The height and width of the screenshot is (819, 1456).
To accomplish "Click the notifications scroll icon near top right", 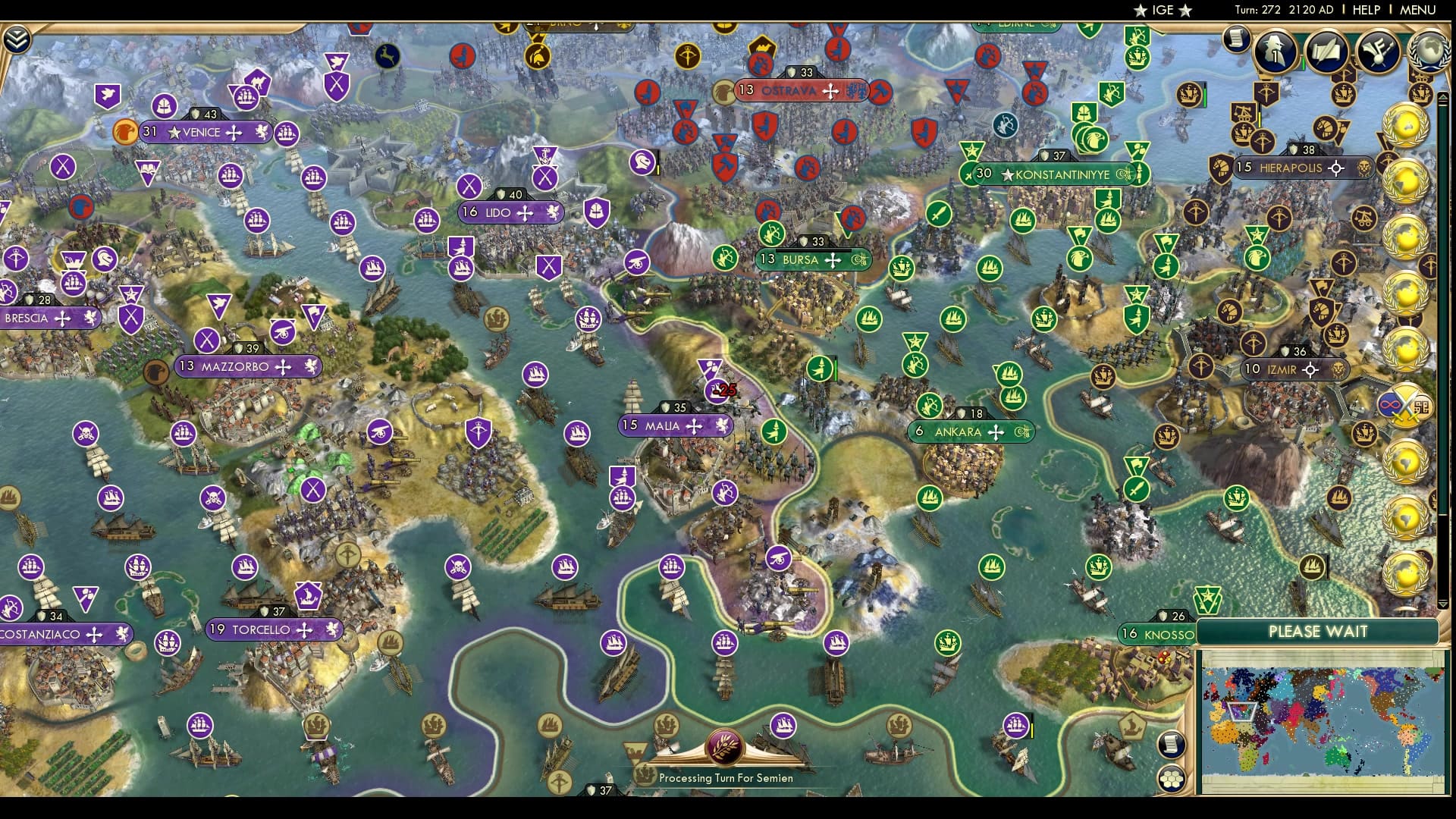I will pos(1236,42).
